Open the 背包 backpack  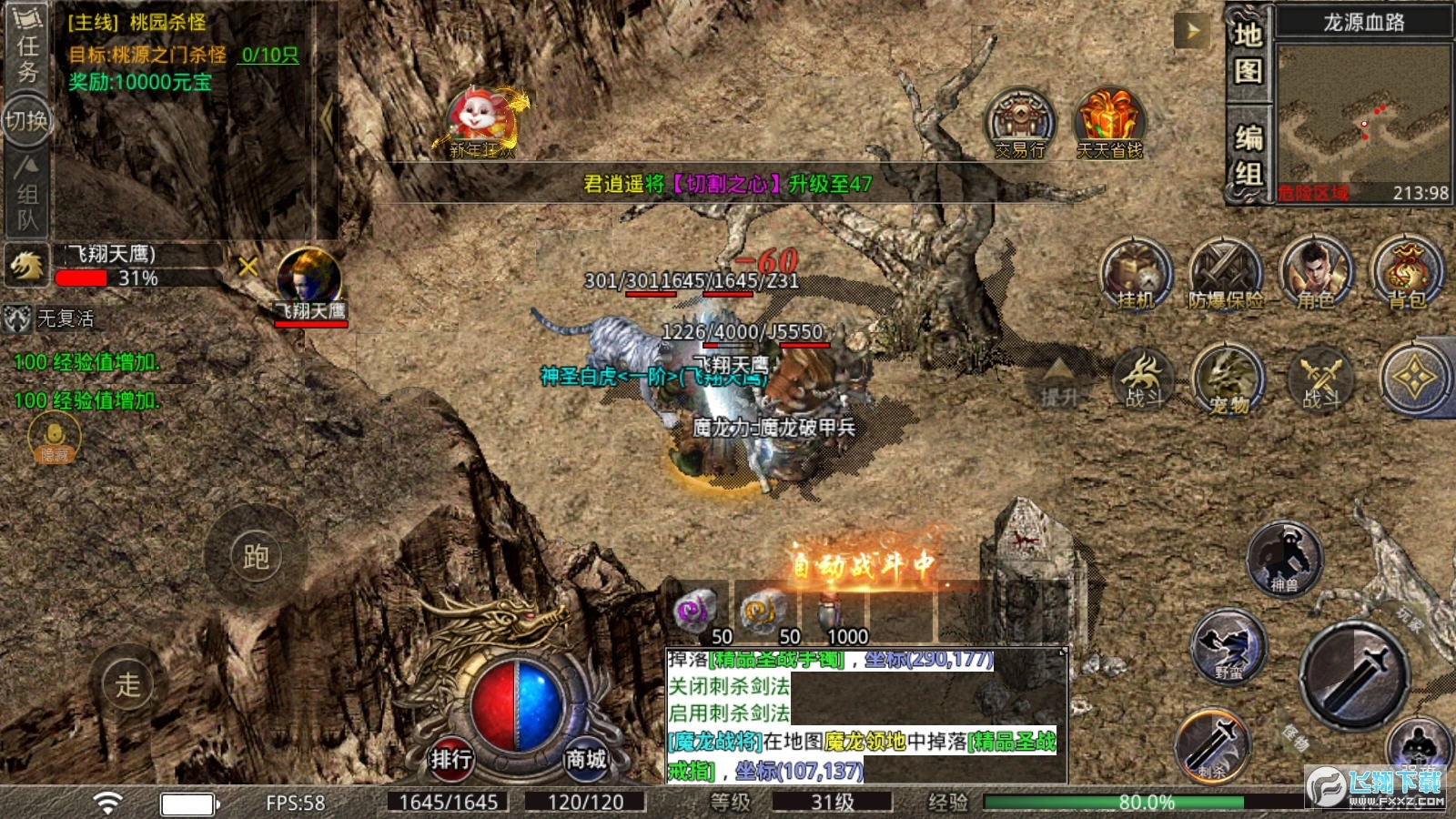[1406, 274]
